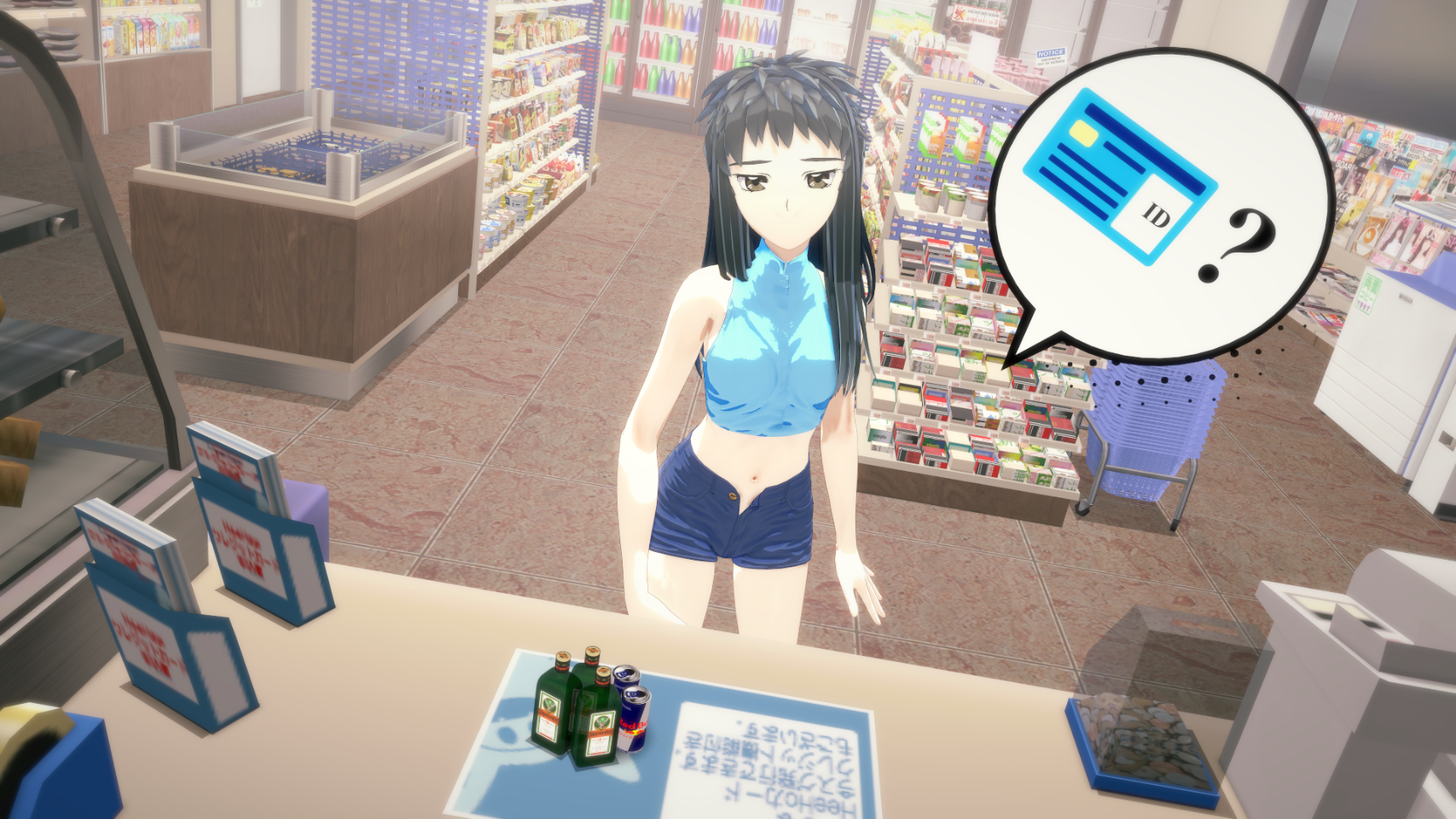Click the ID card icon in speech bubble
This screenshot has width=1456, height=819.
[1118, 177]
